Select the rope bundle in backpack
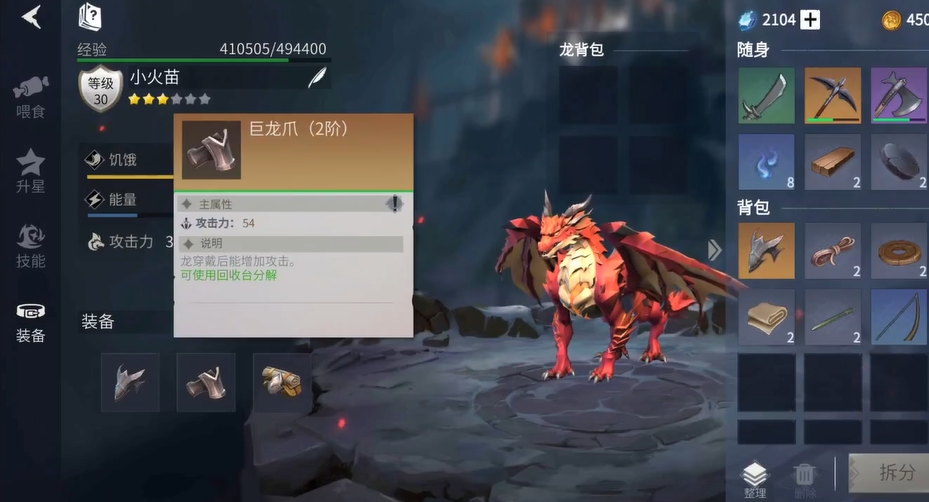The image size is (929, 502). pos(832,250)
